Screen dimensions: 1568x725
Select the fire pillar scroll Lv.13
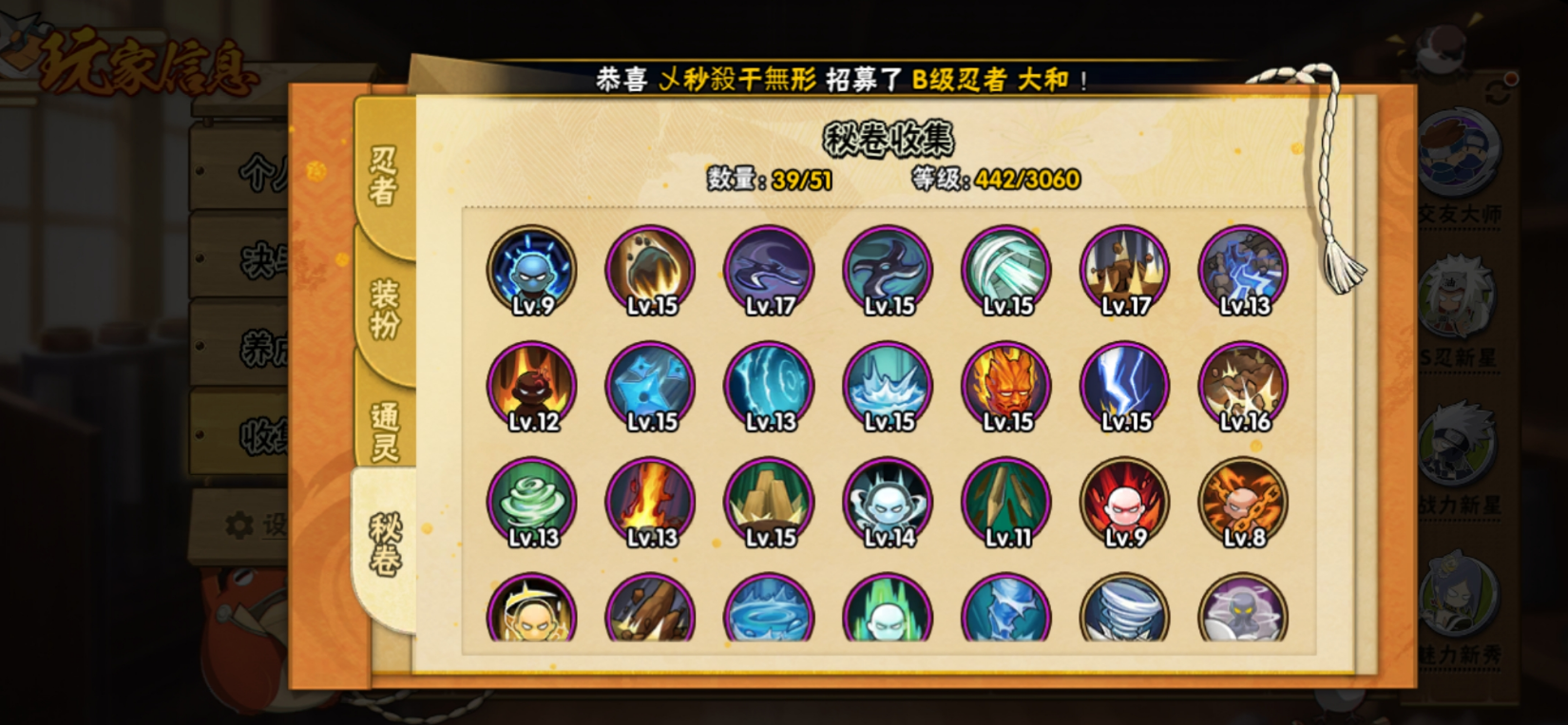click(x=651, y=503)
